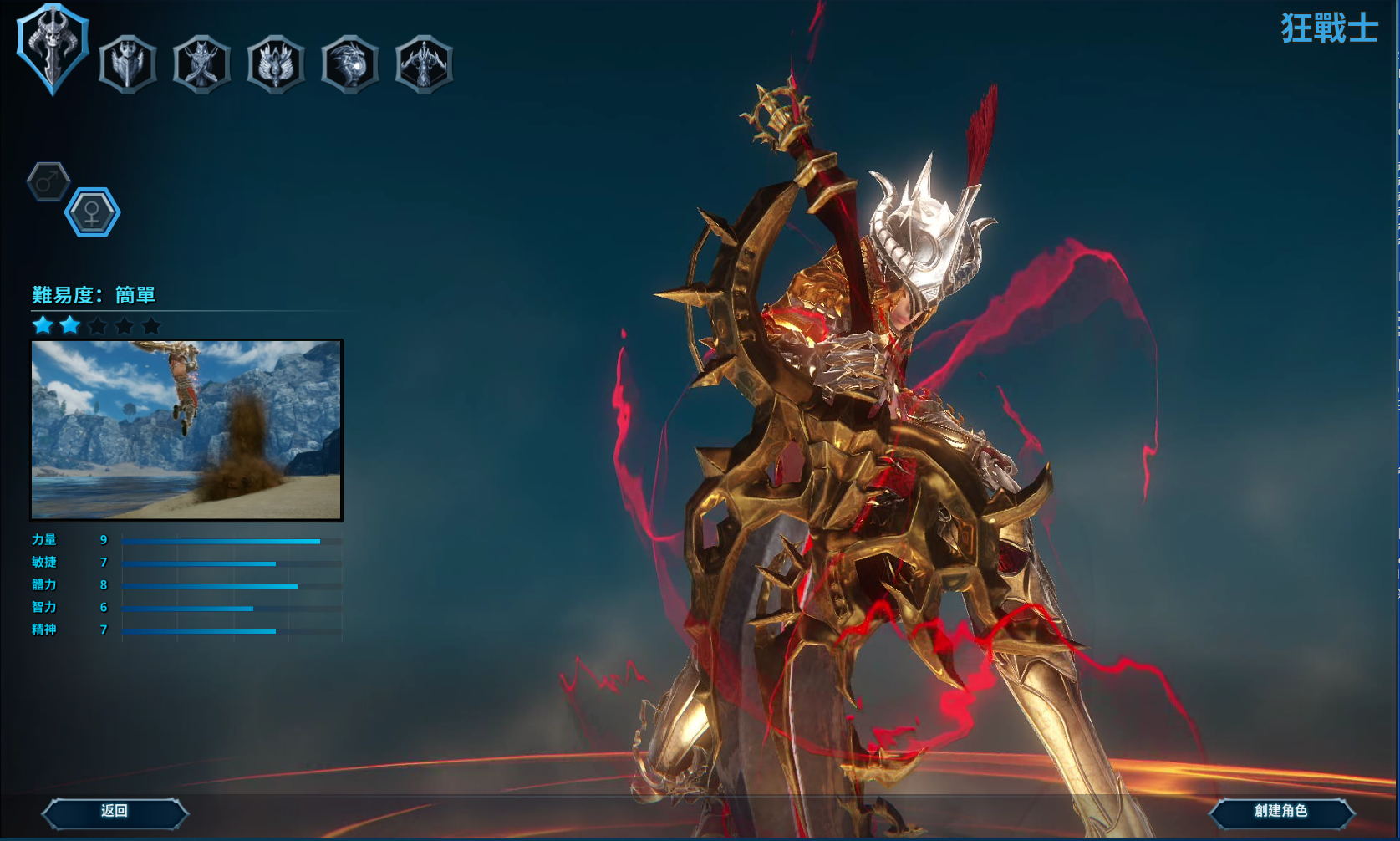Confirm with the 創建角色 create character button
1400x841 pixels.
click(x=1280, y=811)
